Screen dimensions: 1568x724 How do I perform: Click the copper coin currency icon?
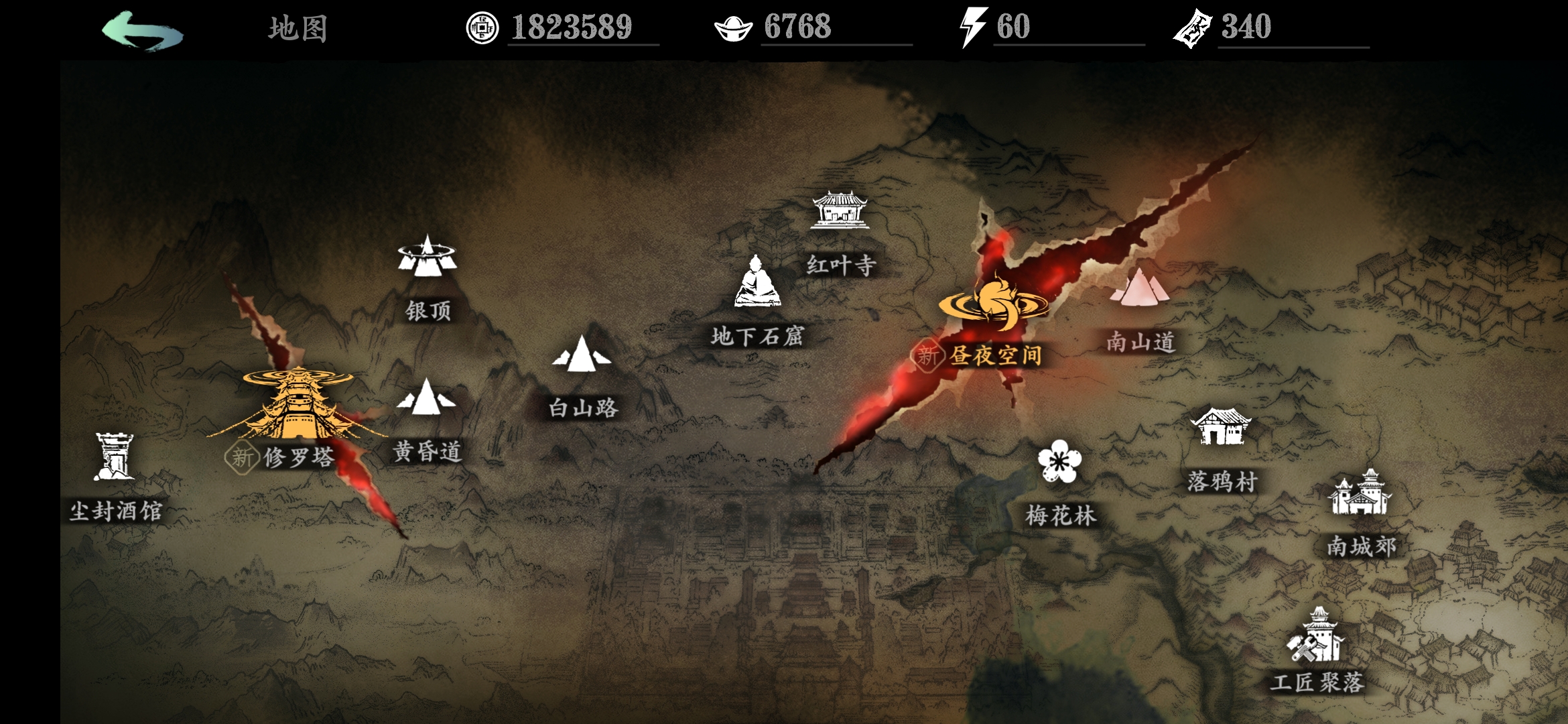click(x=483, y=26)
